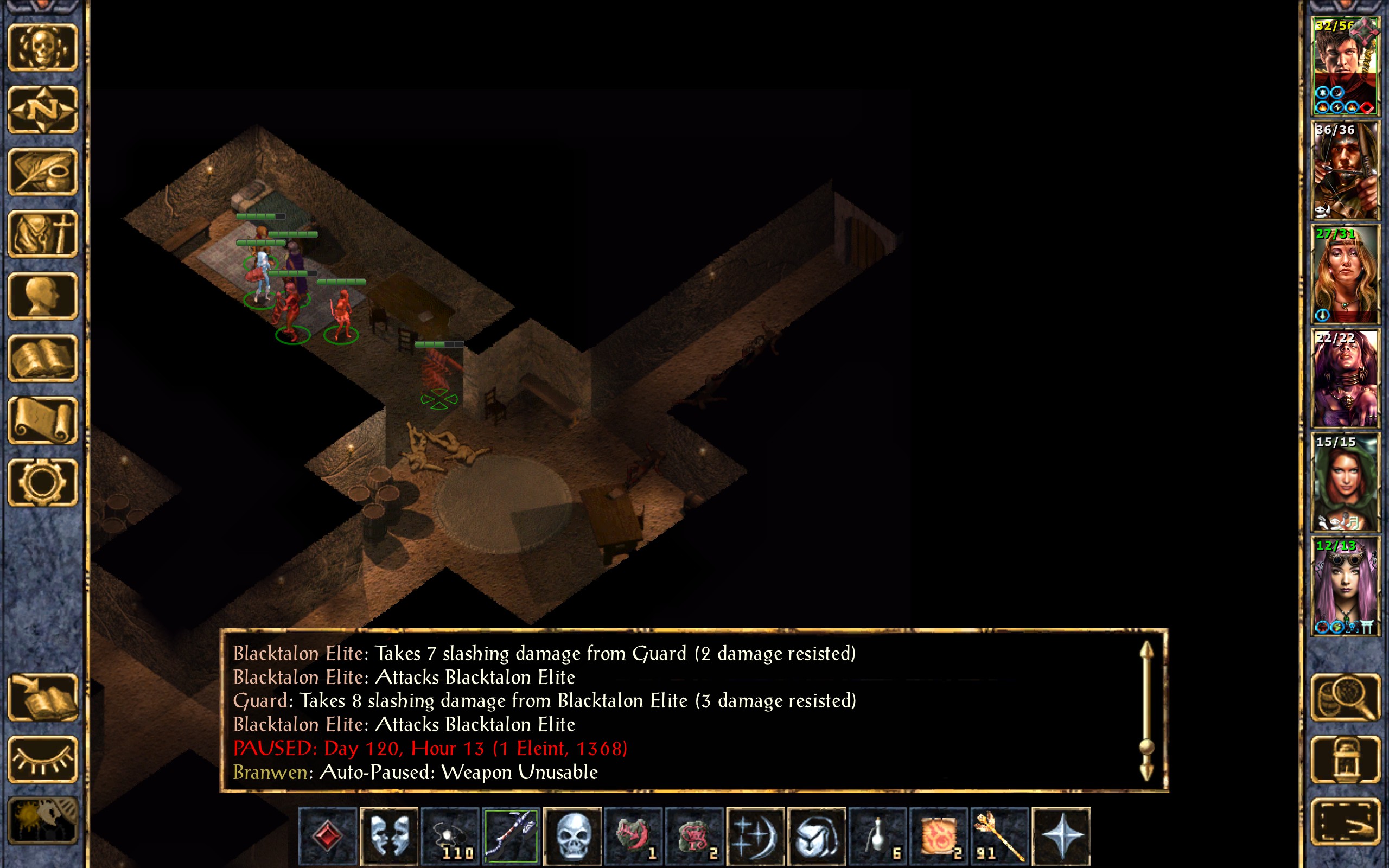This screenshot has height=868, width=1389.
Task: Show the character record with the head button
Action: [x=42, y=296]
